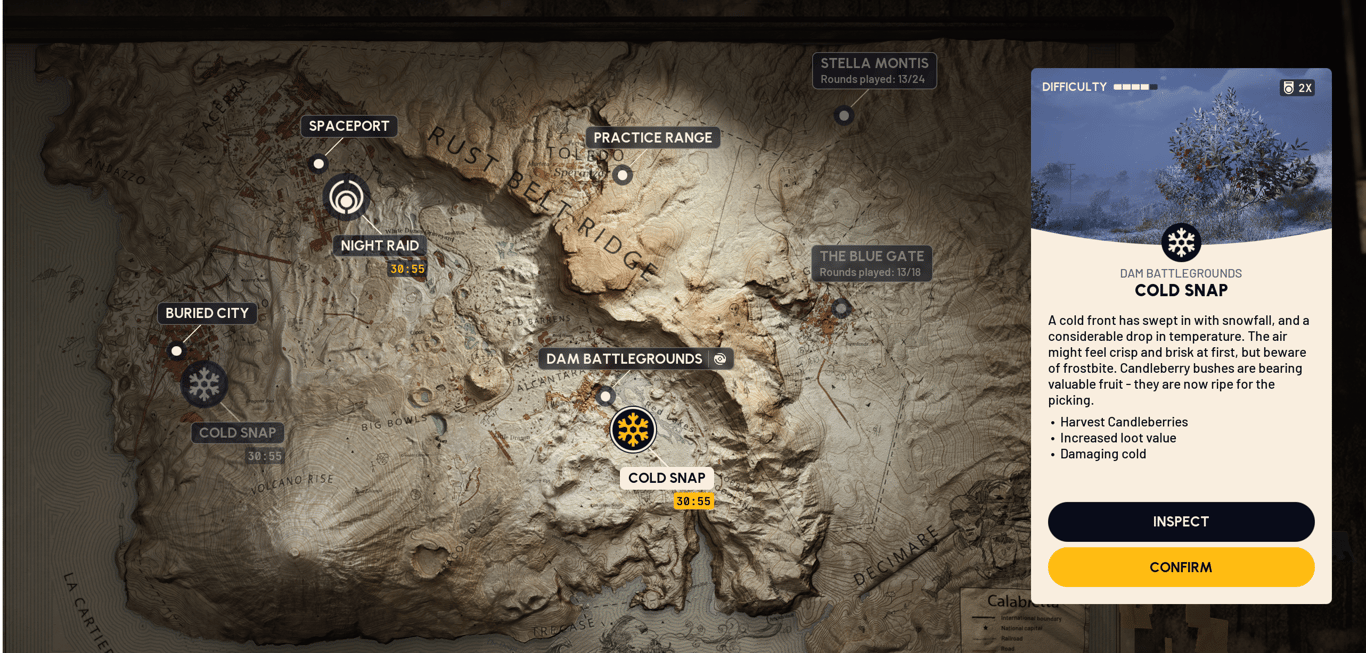Click the greyed Cold Snap label near Buried City
The width and height of the screenshot is (1366, 653).
237,433
